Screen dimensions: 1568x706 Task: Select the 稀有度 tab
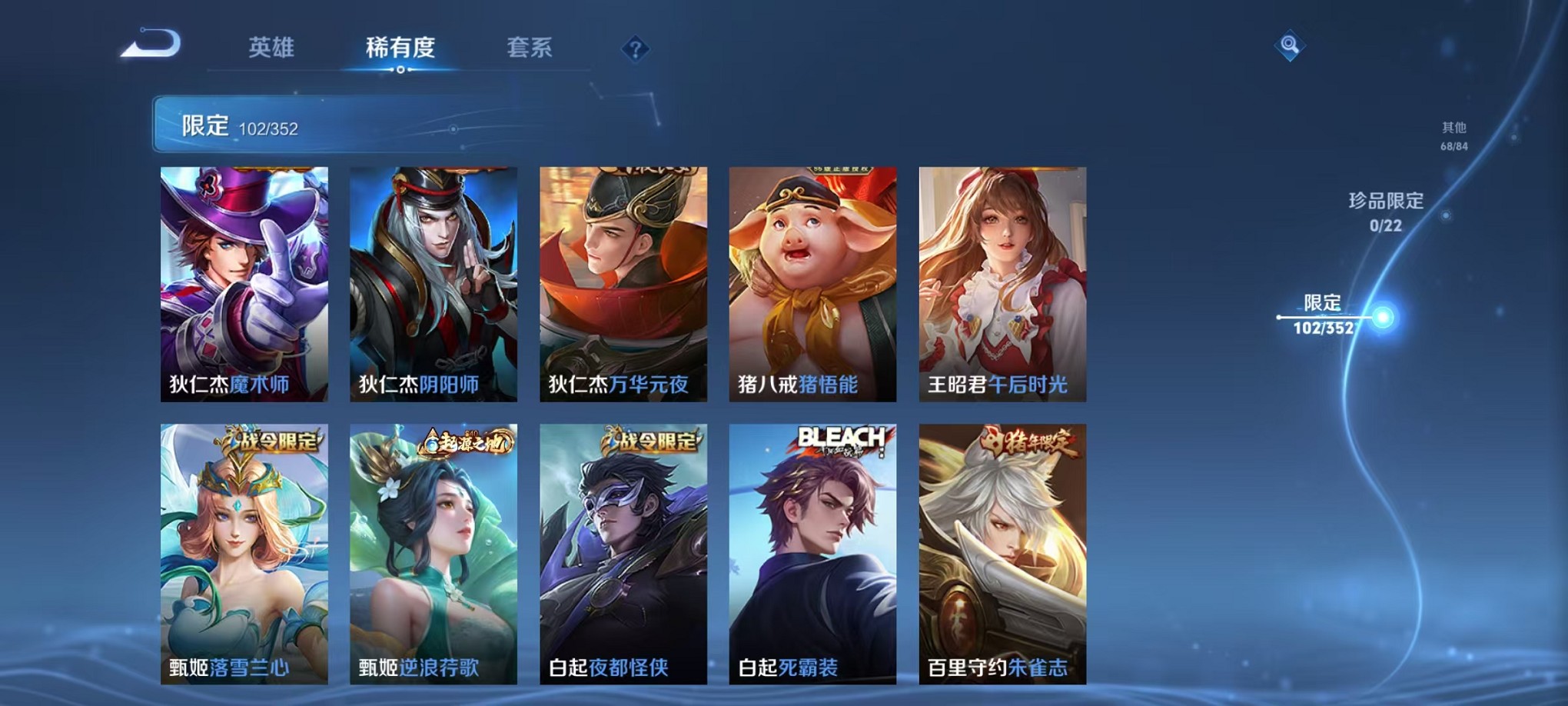click(x=400, y=46)
